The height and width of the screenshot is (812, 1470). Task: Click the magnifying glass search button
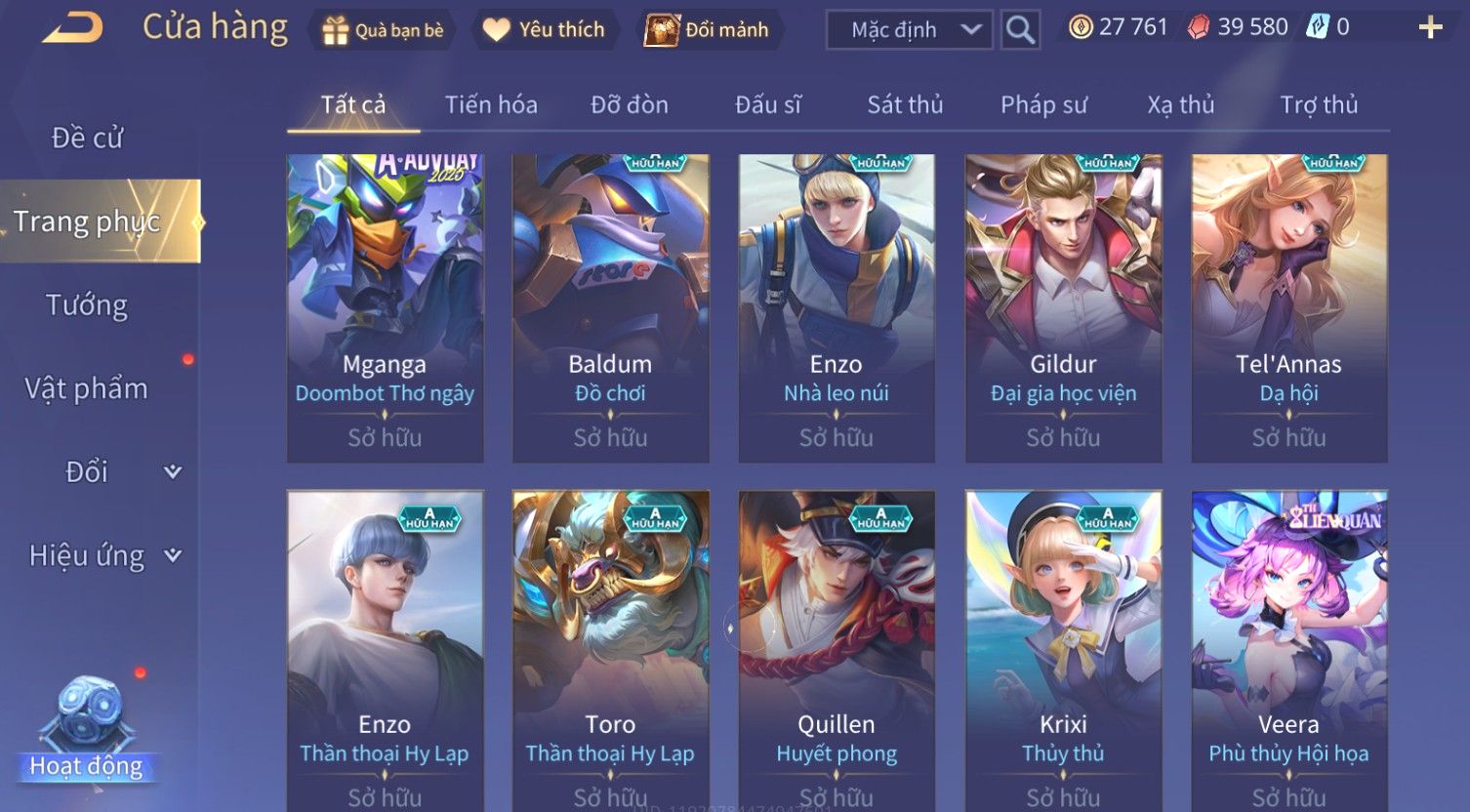[1020, 30]
